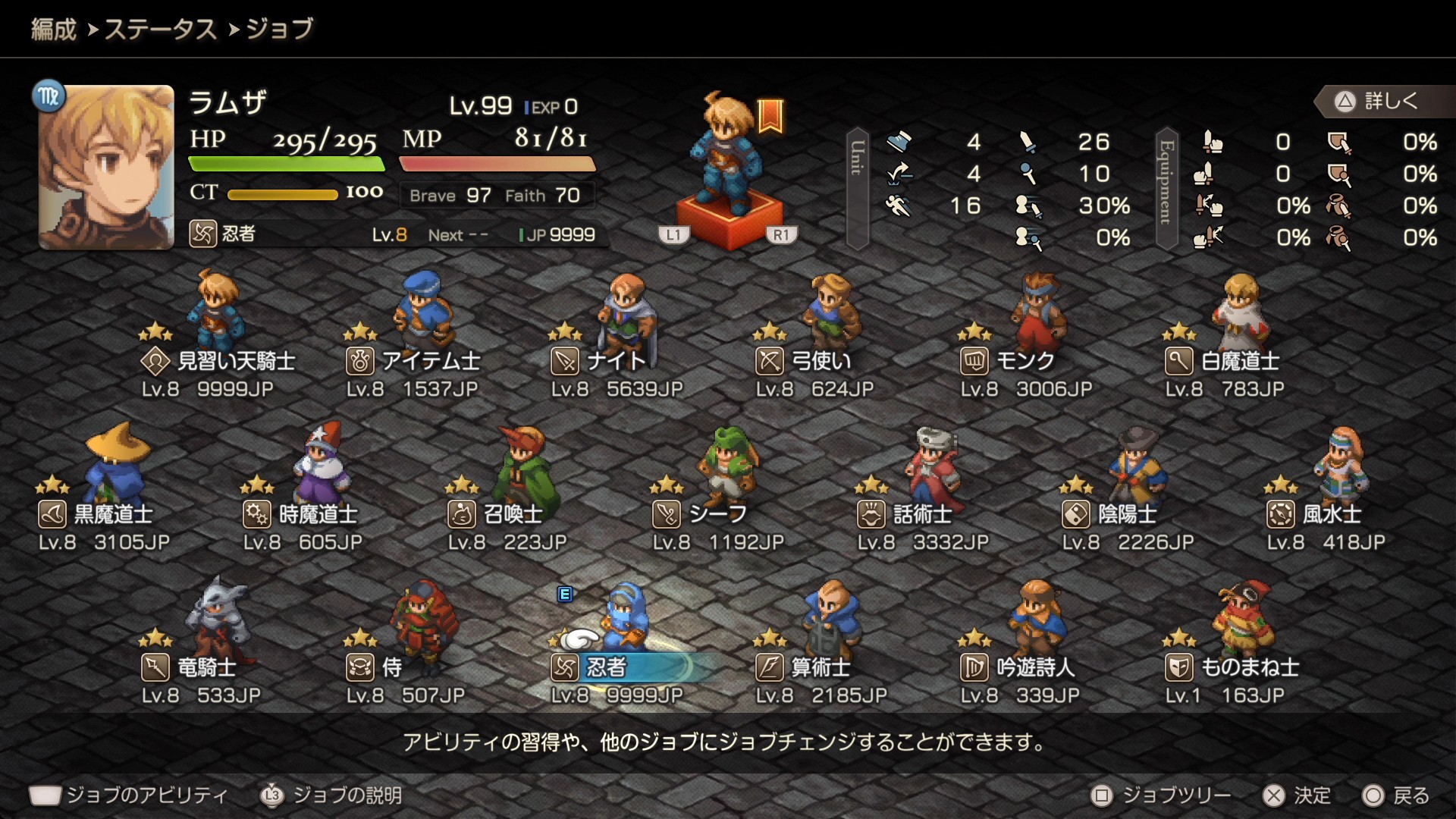Screen dimensions: 1456x819
Task: Select the 召喚士 job
Action: click(x=495, y=514)
